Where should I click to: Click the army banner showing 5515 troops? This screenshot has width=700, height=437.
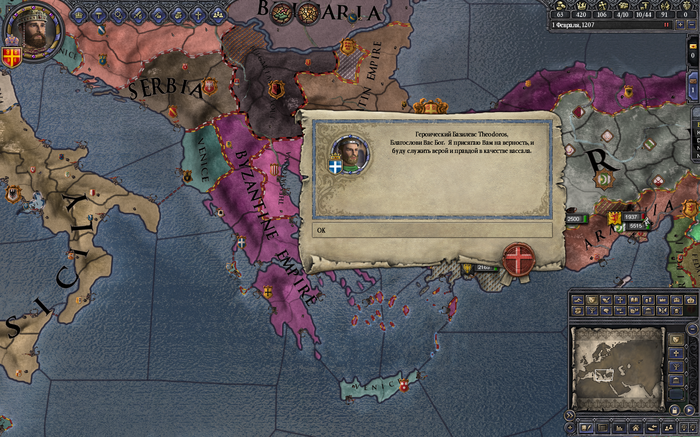[634, 226]
